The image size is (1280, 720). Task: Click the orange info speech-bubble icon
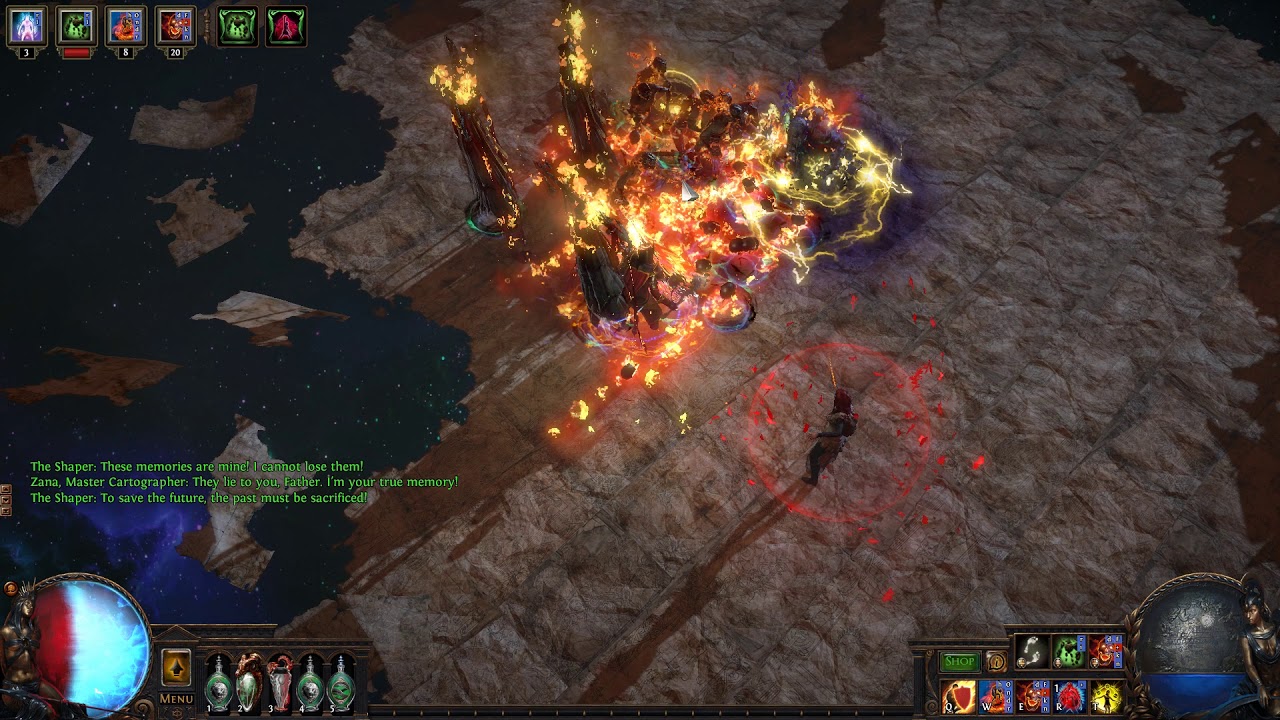point(996,661)
